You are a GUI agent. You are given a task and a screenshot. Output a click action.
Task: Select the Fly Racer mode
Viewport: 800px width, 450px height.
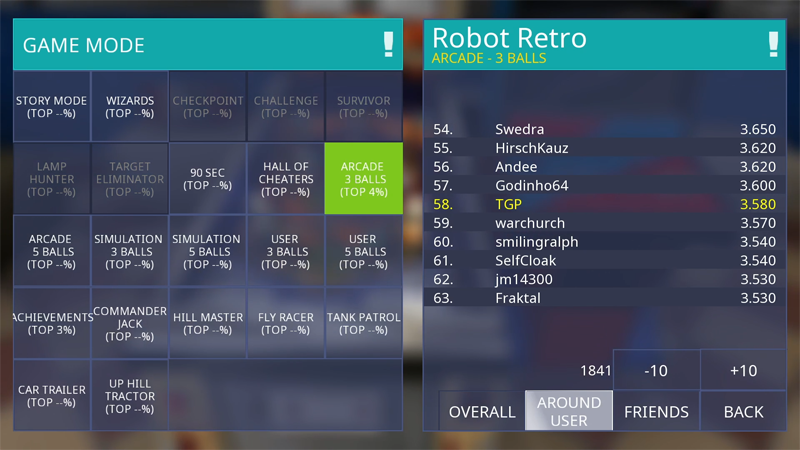[286, 323]
